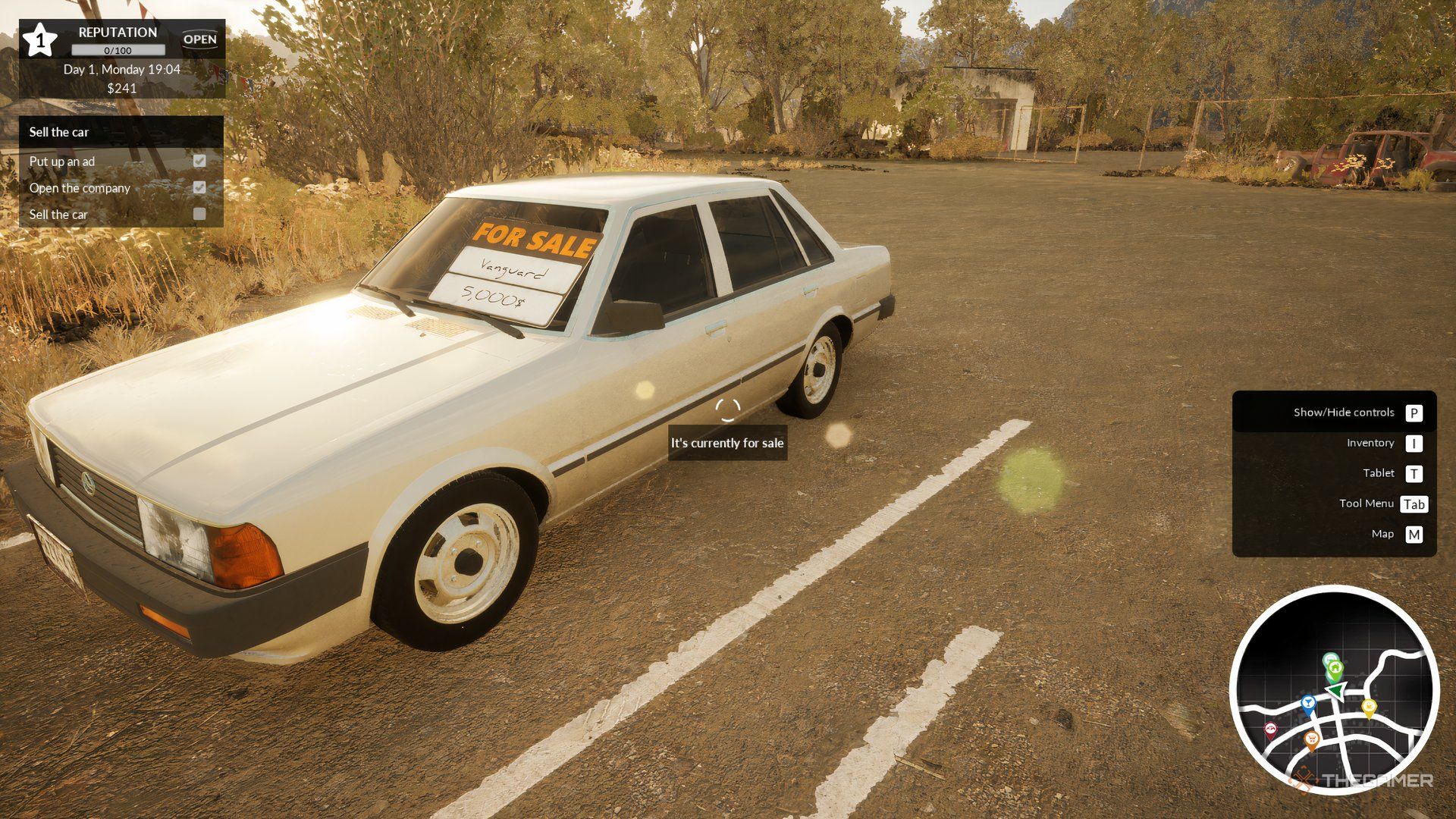Select the yellow customer pin on minimap
Screen dimensions: 1456x819
(x=1369, y=707)
